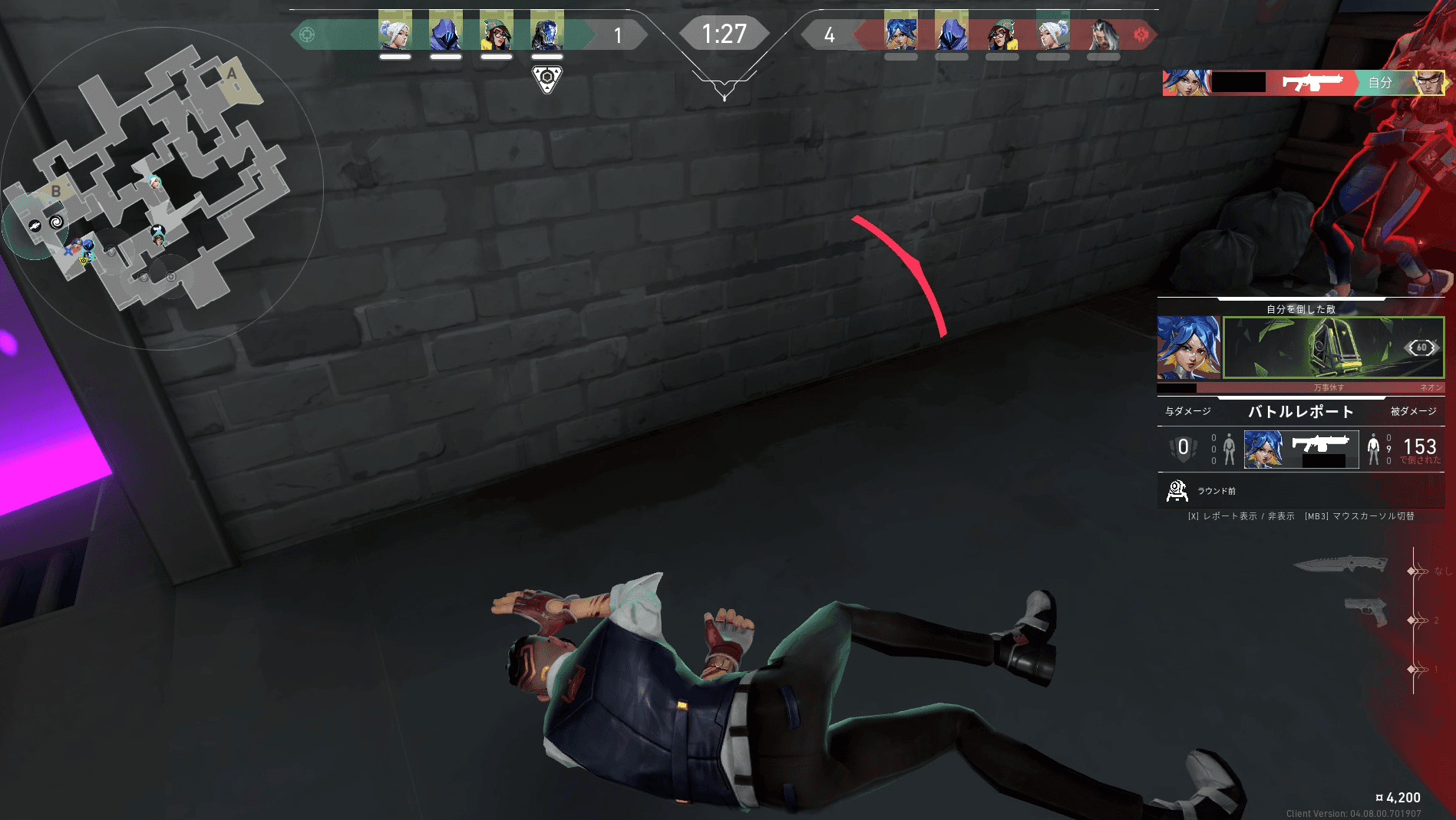This screenshot has width=1456, height=820.
Task: Click the large Neon portrait beside the player card
Action: coord(1188,347)
